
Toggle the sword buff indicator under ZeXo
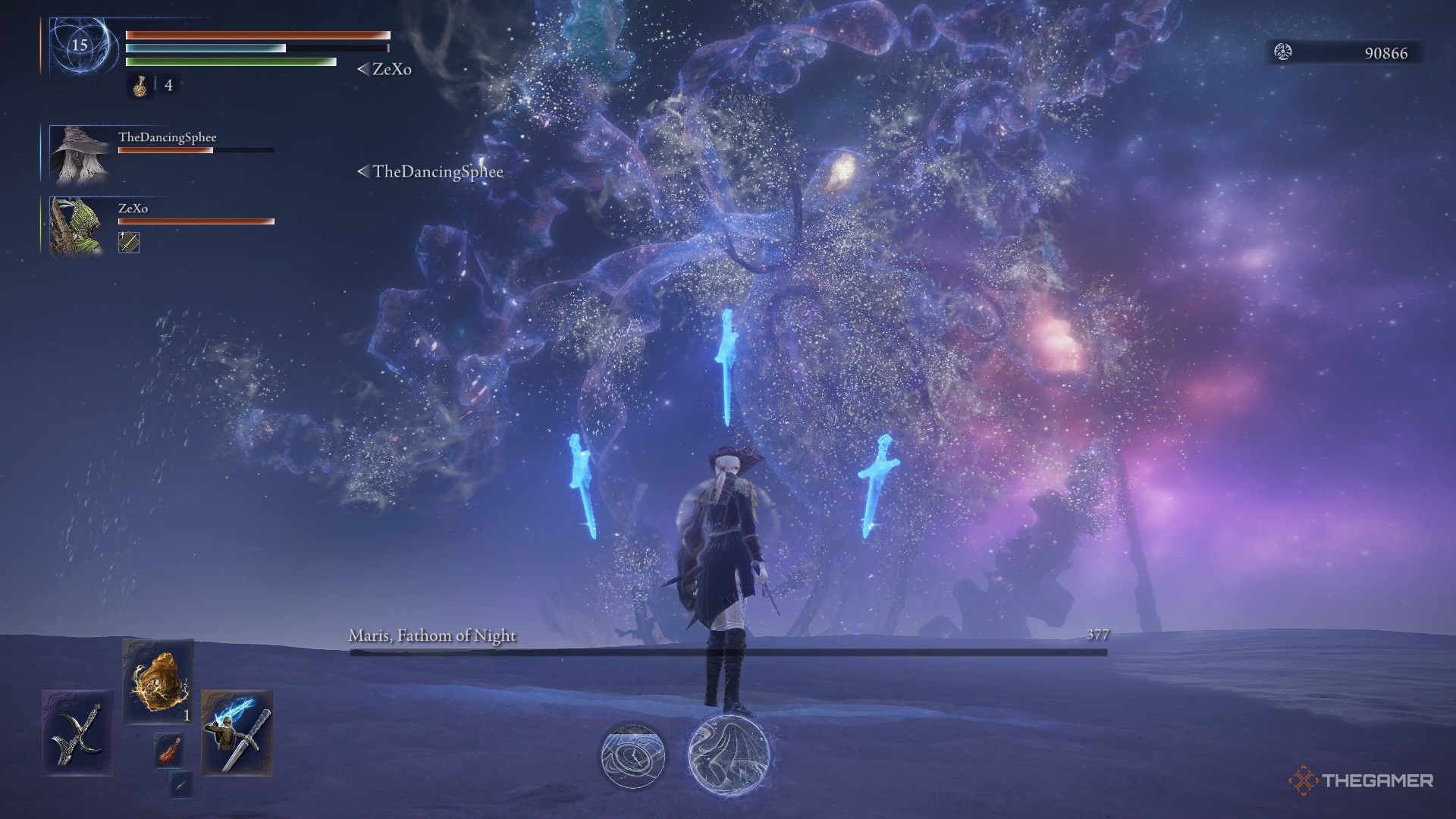pyautogui.click(x=129, y=243)
